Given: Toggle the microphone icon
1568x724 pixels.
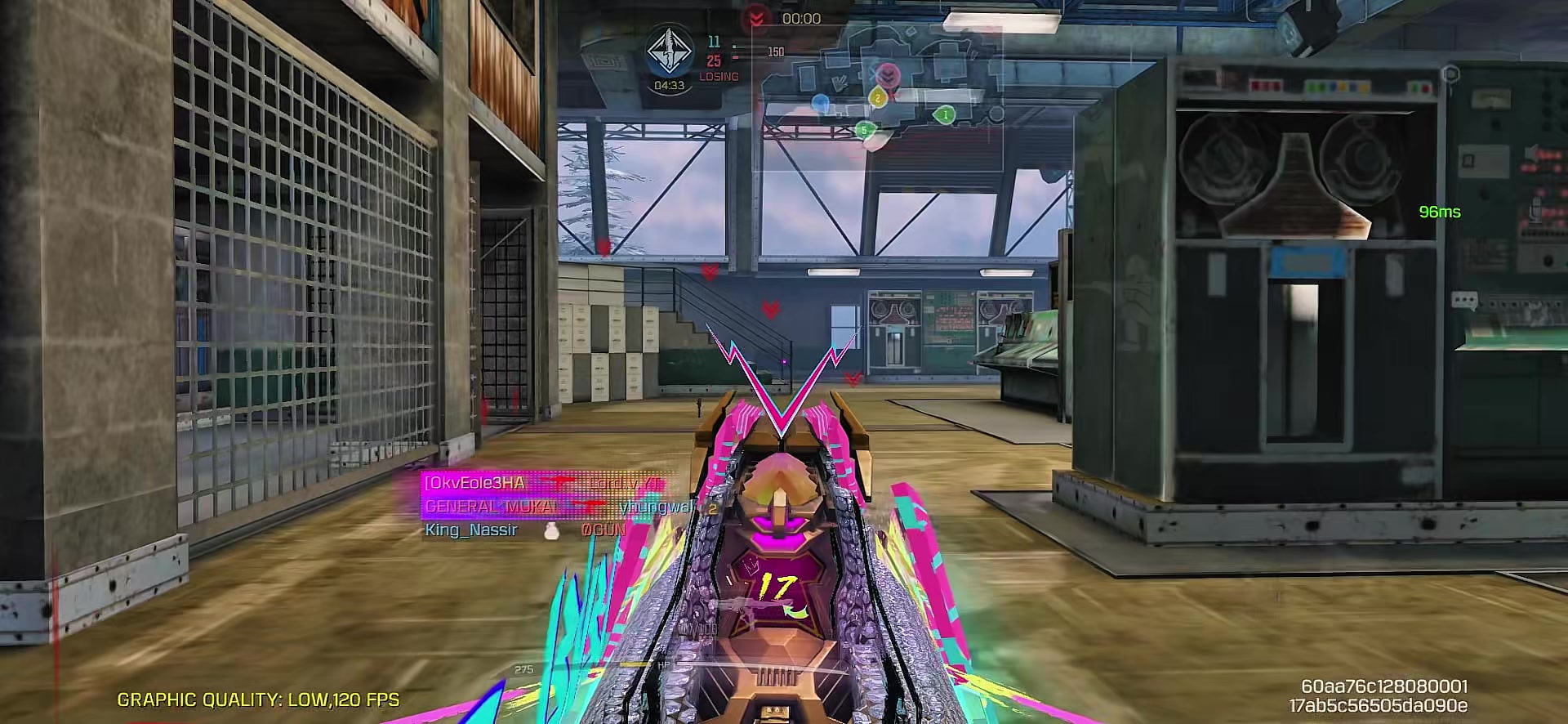Looking at the screenshot, I should (x=1535, y=208).
